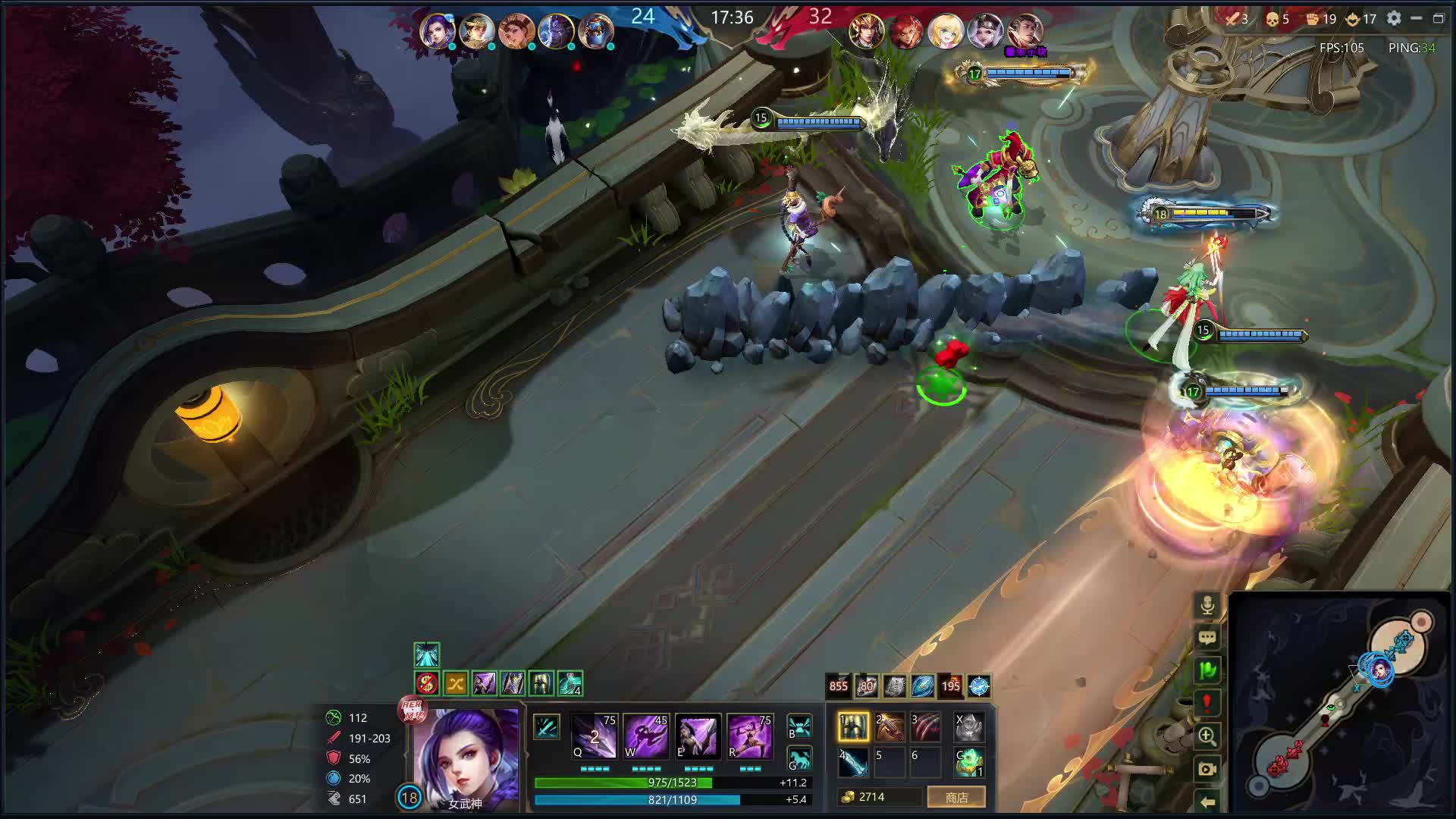Toggle the microphone voice button
This screenshot has height=819, width=1456.
point(1207,605)
